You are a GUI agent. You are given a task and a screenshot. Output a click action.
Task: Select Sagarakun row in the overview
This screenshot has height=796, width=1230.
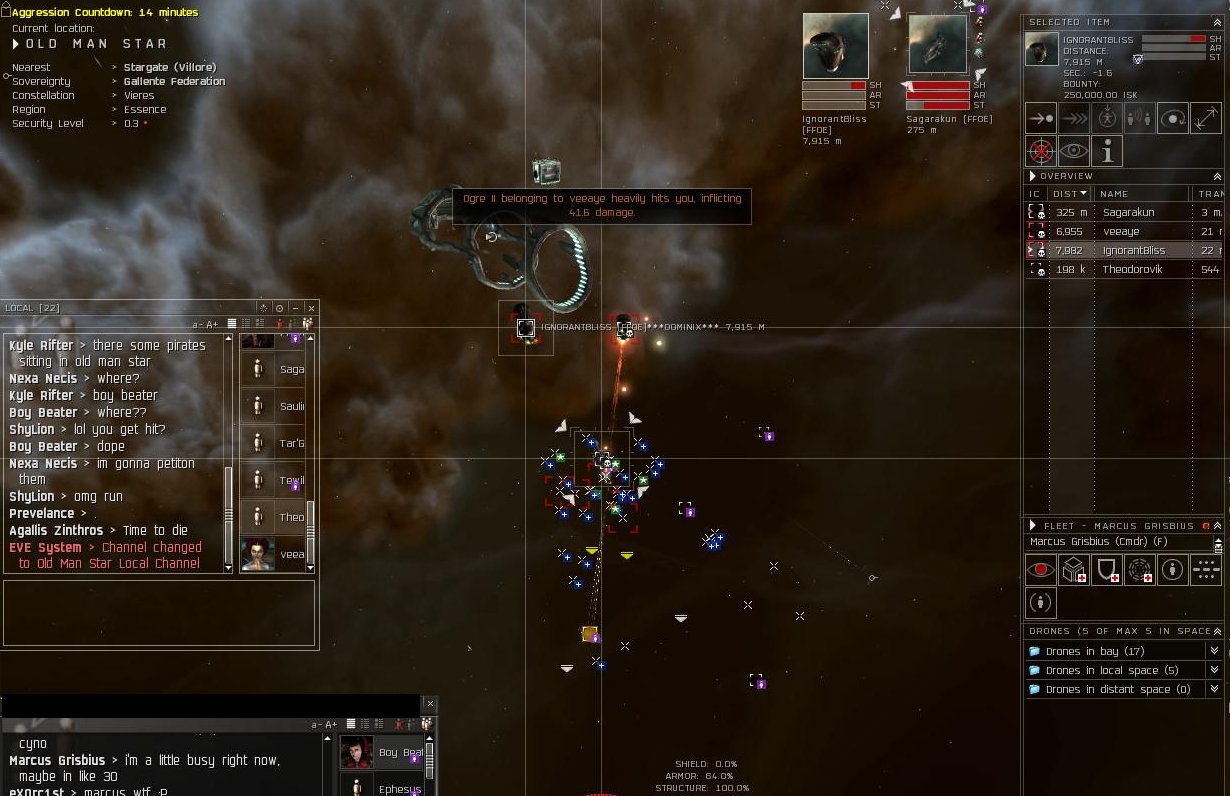pyautogui.click(x=1128, y=212)
